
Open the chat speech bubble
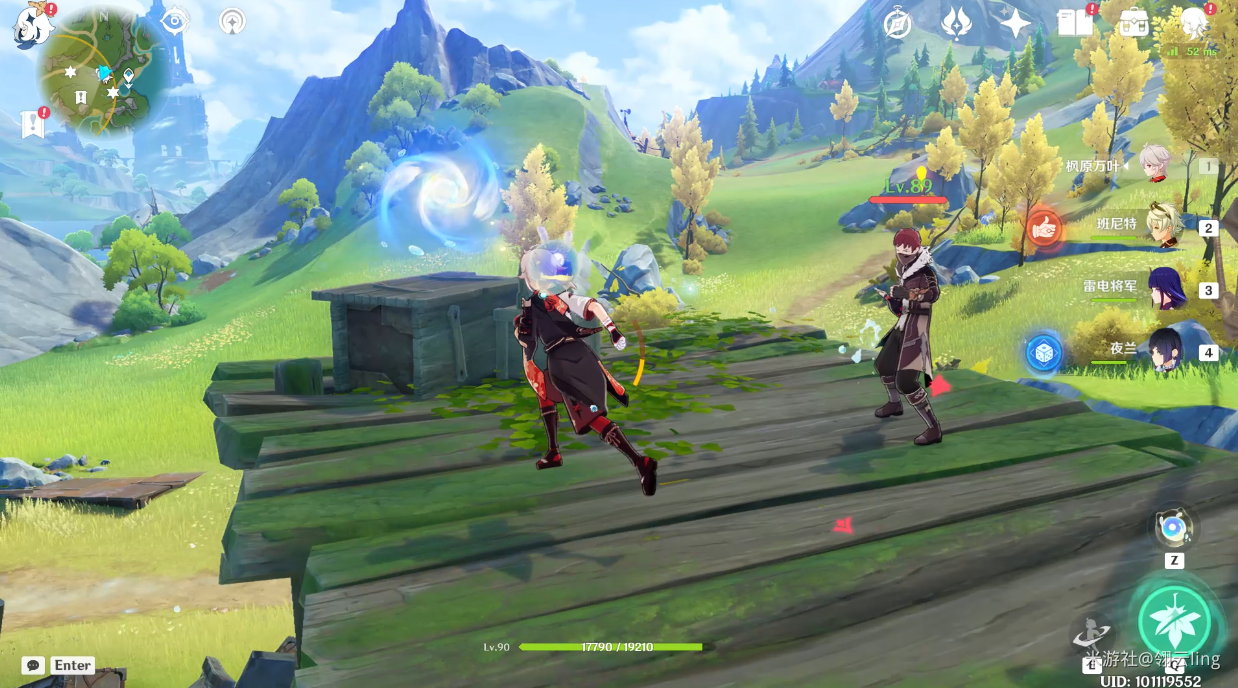tap(33, 665)
